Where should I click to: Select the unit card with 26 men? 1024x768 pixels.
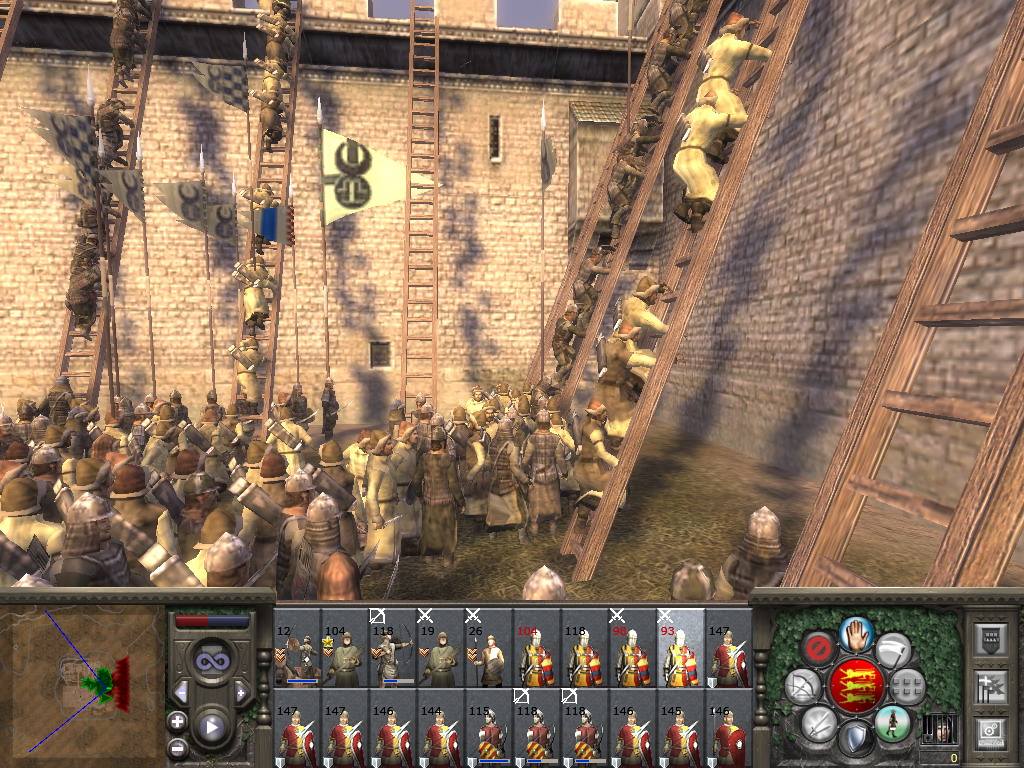489,649
